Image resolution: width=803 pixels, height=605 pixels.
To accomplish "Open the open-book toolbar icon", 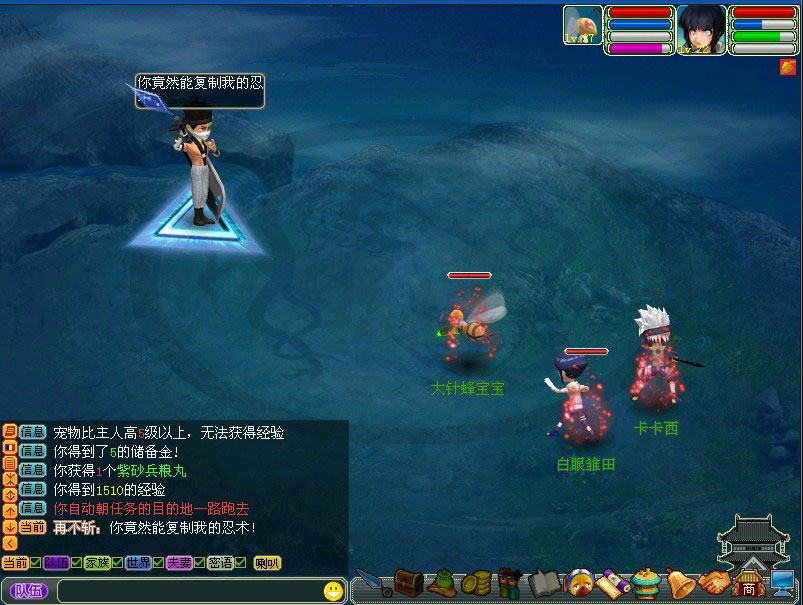I will click(543, 582).
